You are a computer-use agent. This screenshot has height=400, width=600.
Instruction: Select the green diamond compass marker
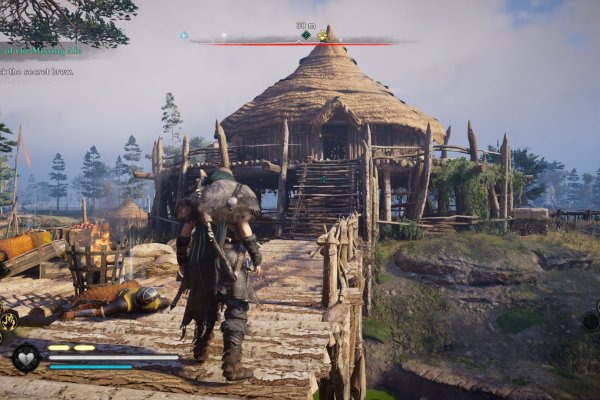306,35
